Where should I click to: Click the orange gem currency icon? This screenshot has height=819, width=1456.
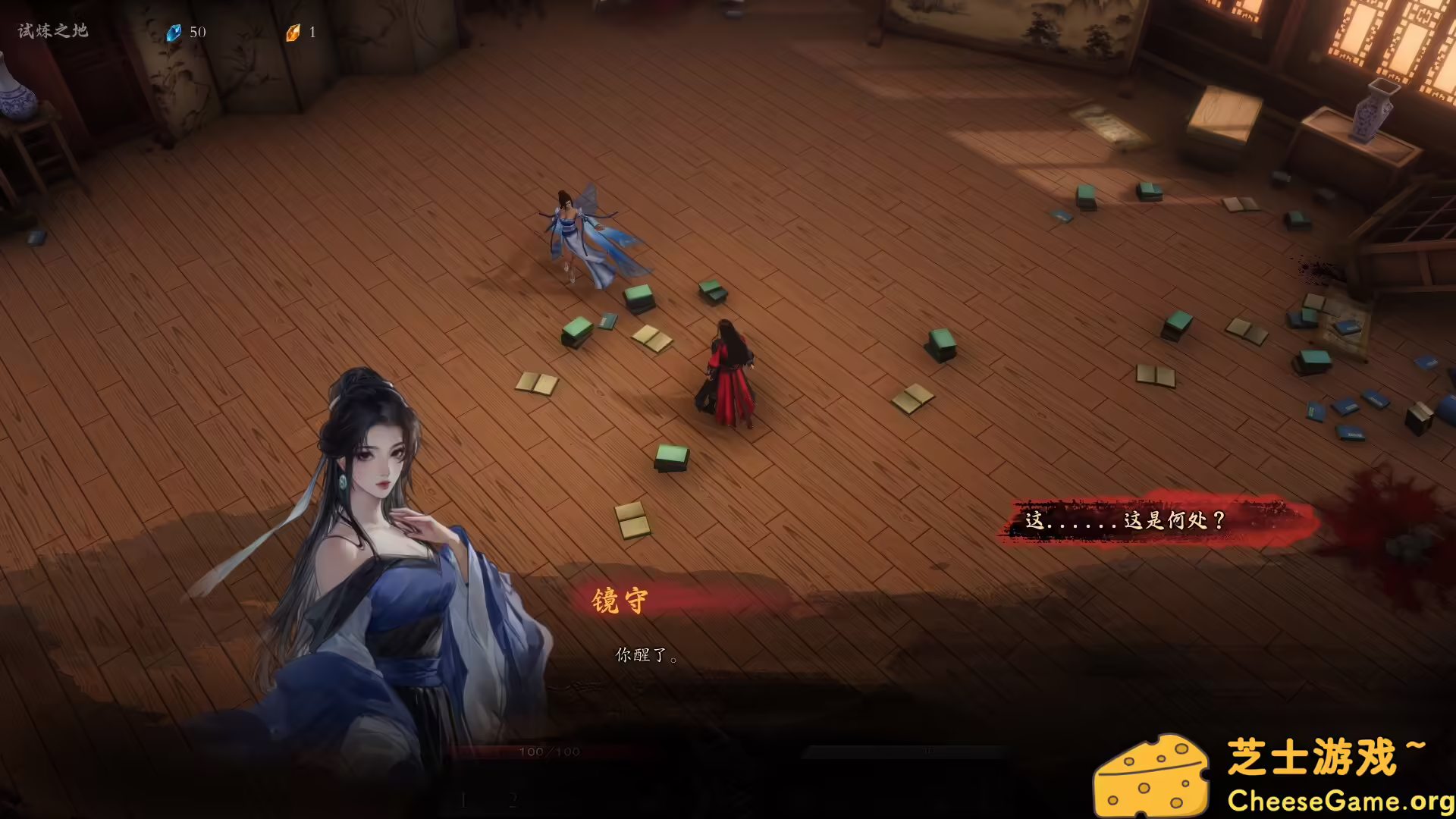(x=294, y=32)
